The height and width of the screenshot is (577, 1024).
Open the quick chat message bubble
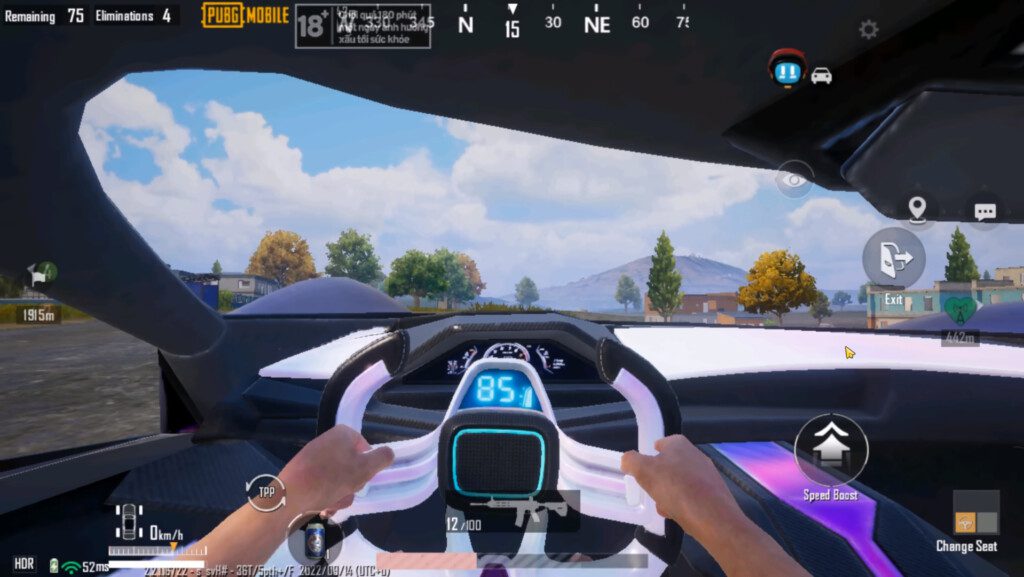click(985, 211)
